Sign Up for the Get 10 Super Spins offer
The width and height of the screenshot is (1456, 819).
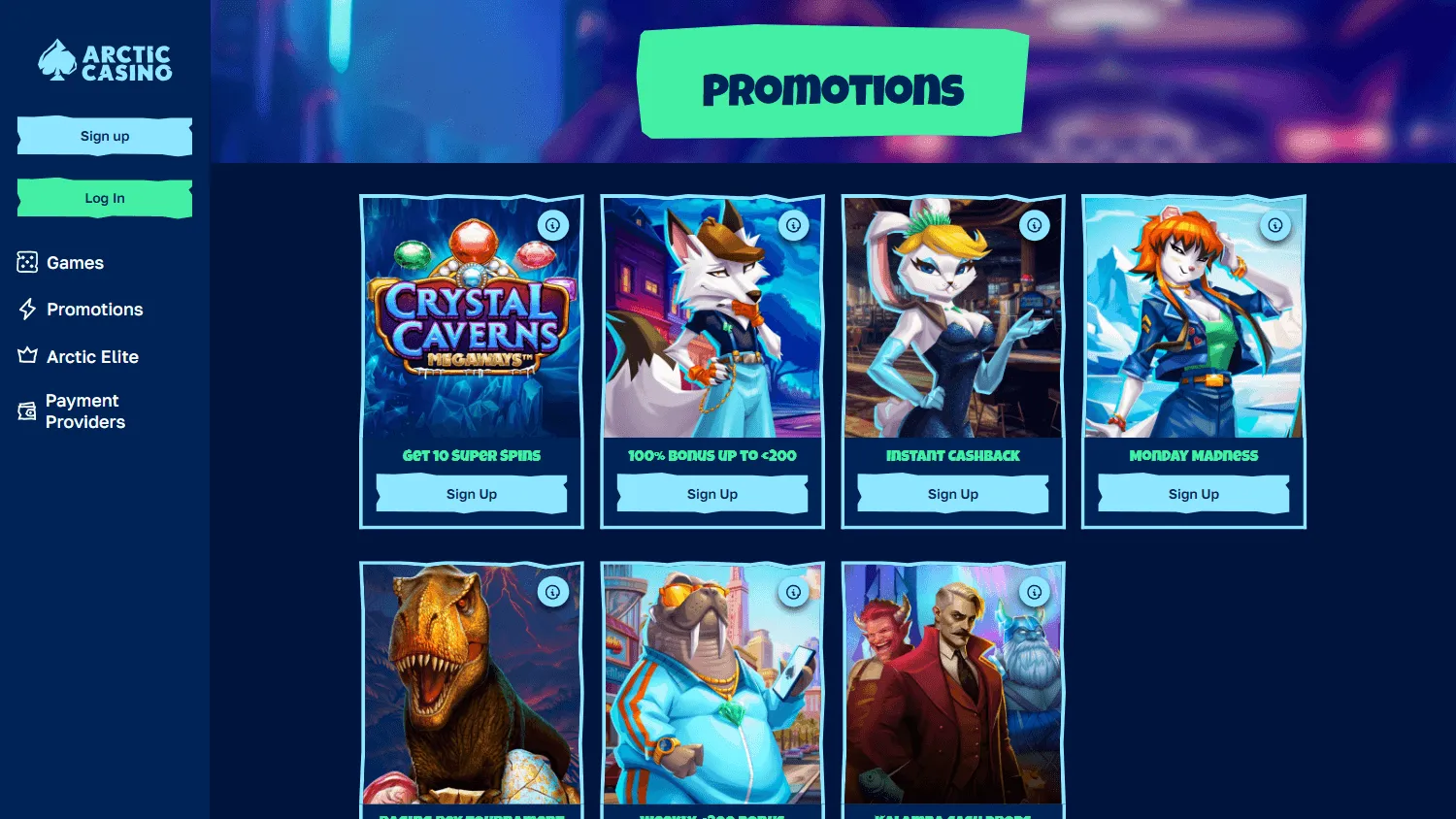471,494
